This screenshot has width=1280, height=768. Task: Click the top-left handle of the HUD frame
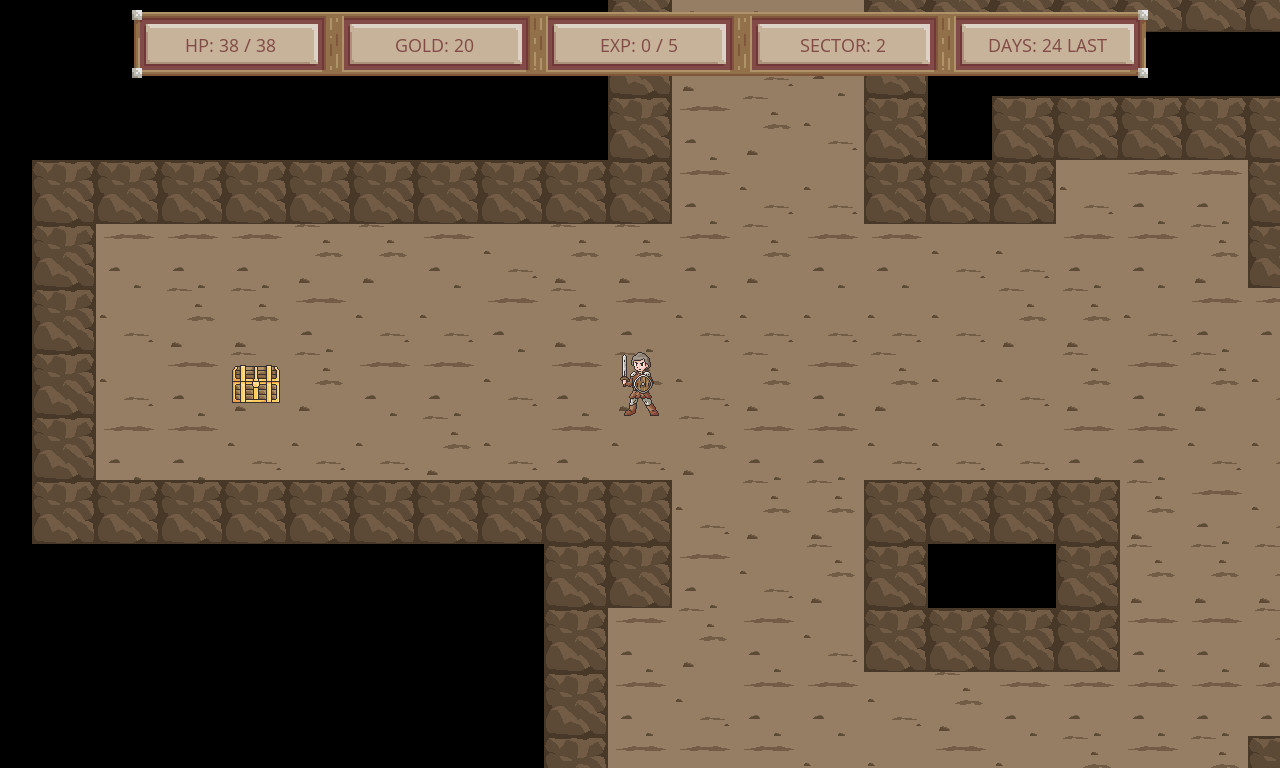coord(136,15)
